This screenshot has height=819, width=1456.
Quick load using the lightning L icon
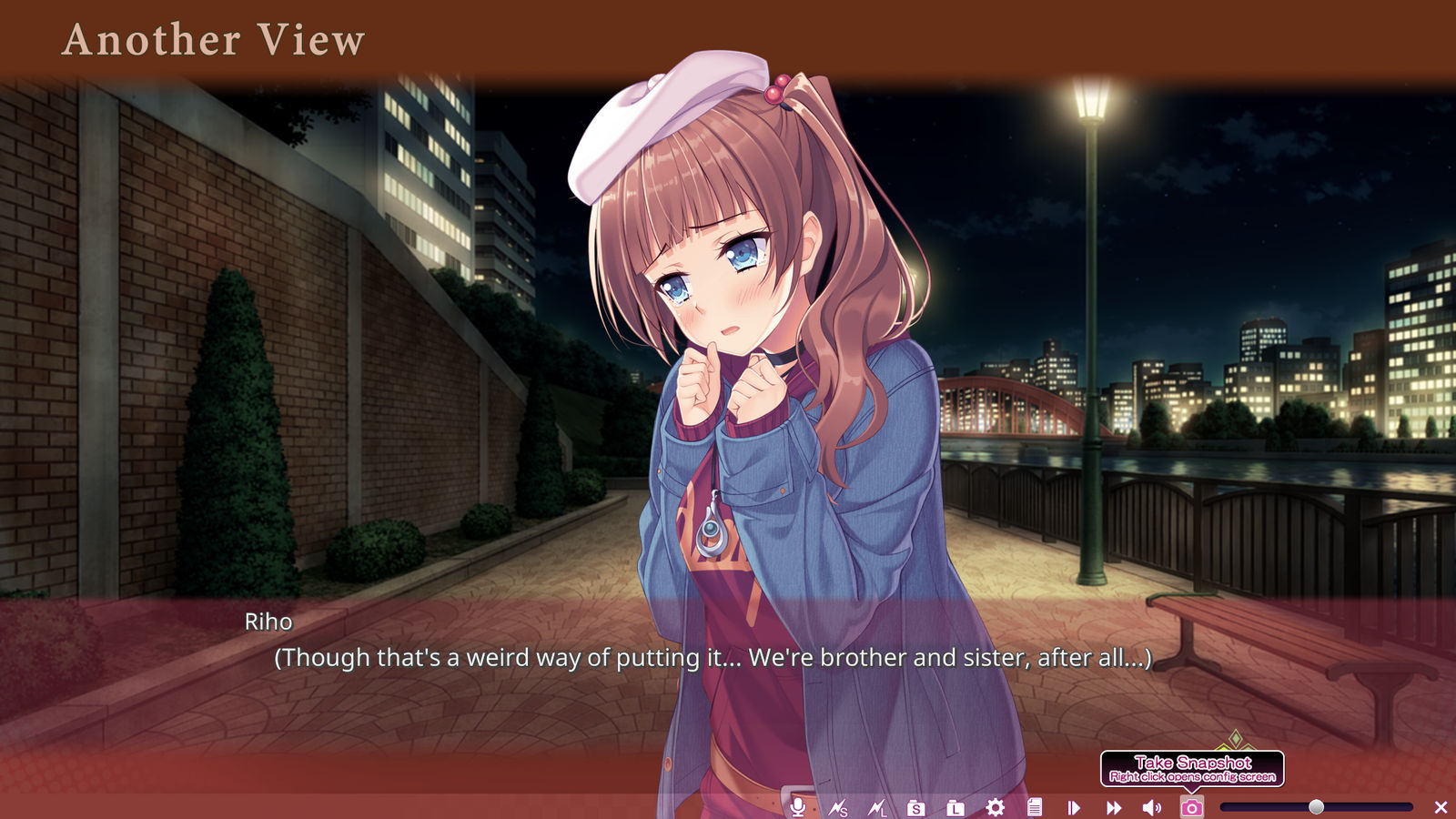pos(877,807)
